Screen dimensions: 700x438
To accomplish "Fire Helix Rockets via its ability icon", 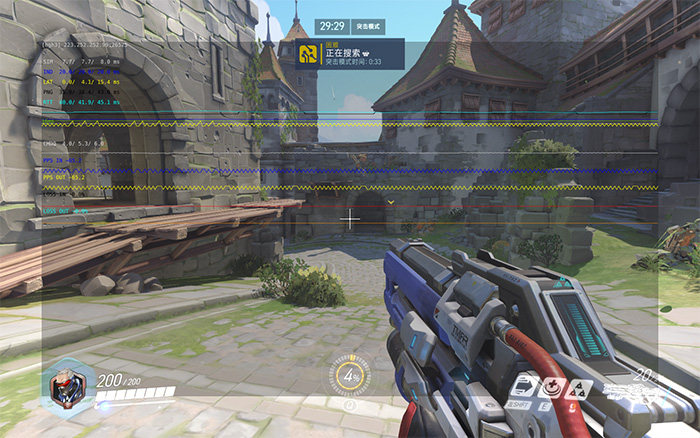I will pyautogui.click(x=577, y=386).
